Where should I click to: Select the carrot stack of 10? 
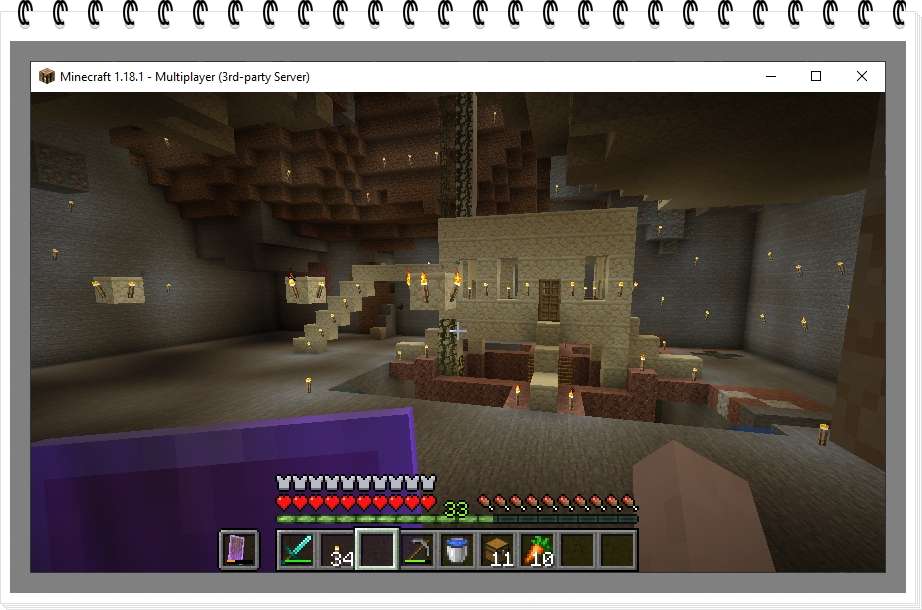[x=537, y=550]
